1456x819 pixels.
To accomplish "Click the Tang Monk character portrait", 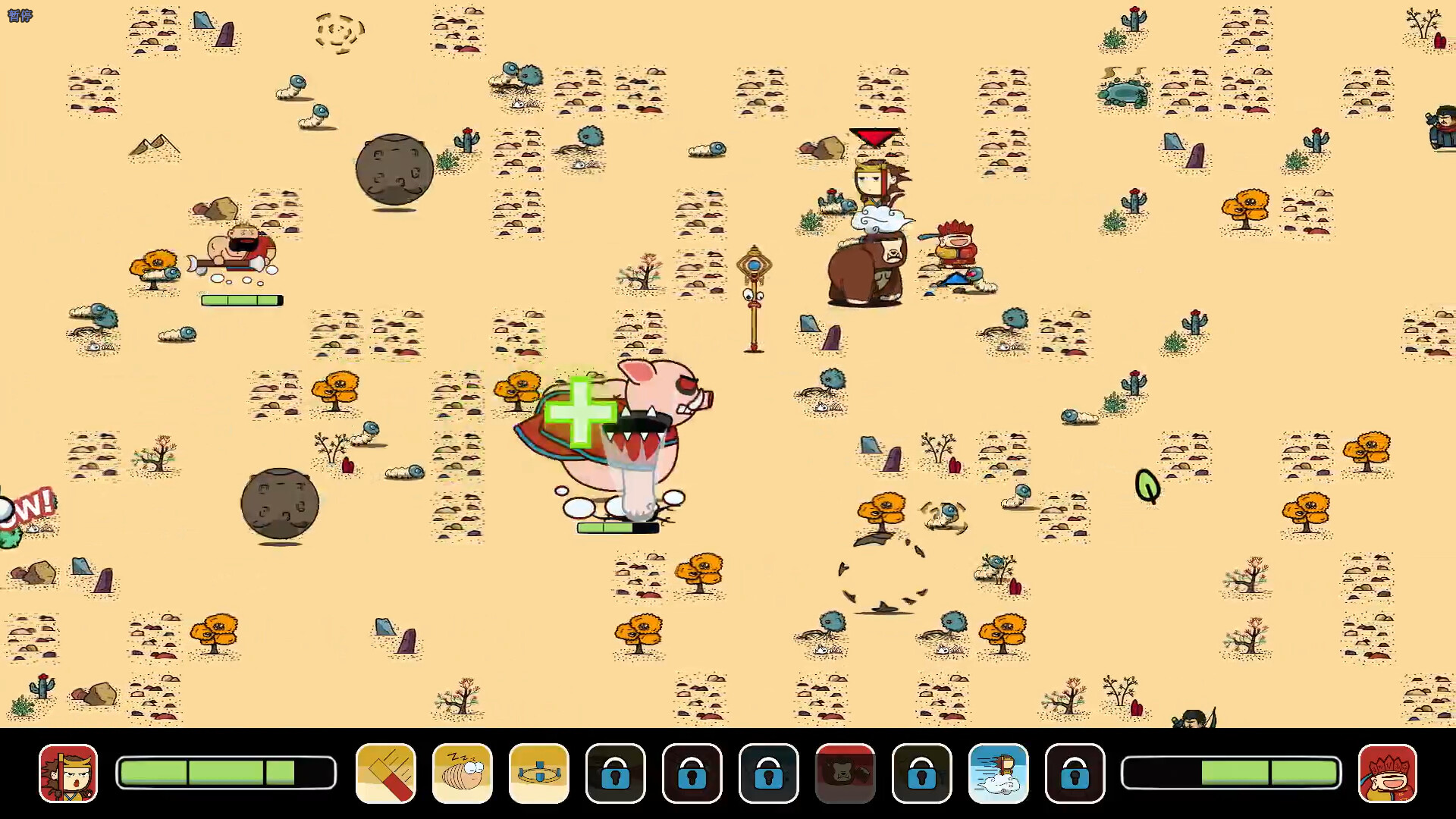I will pos(67,773).
